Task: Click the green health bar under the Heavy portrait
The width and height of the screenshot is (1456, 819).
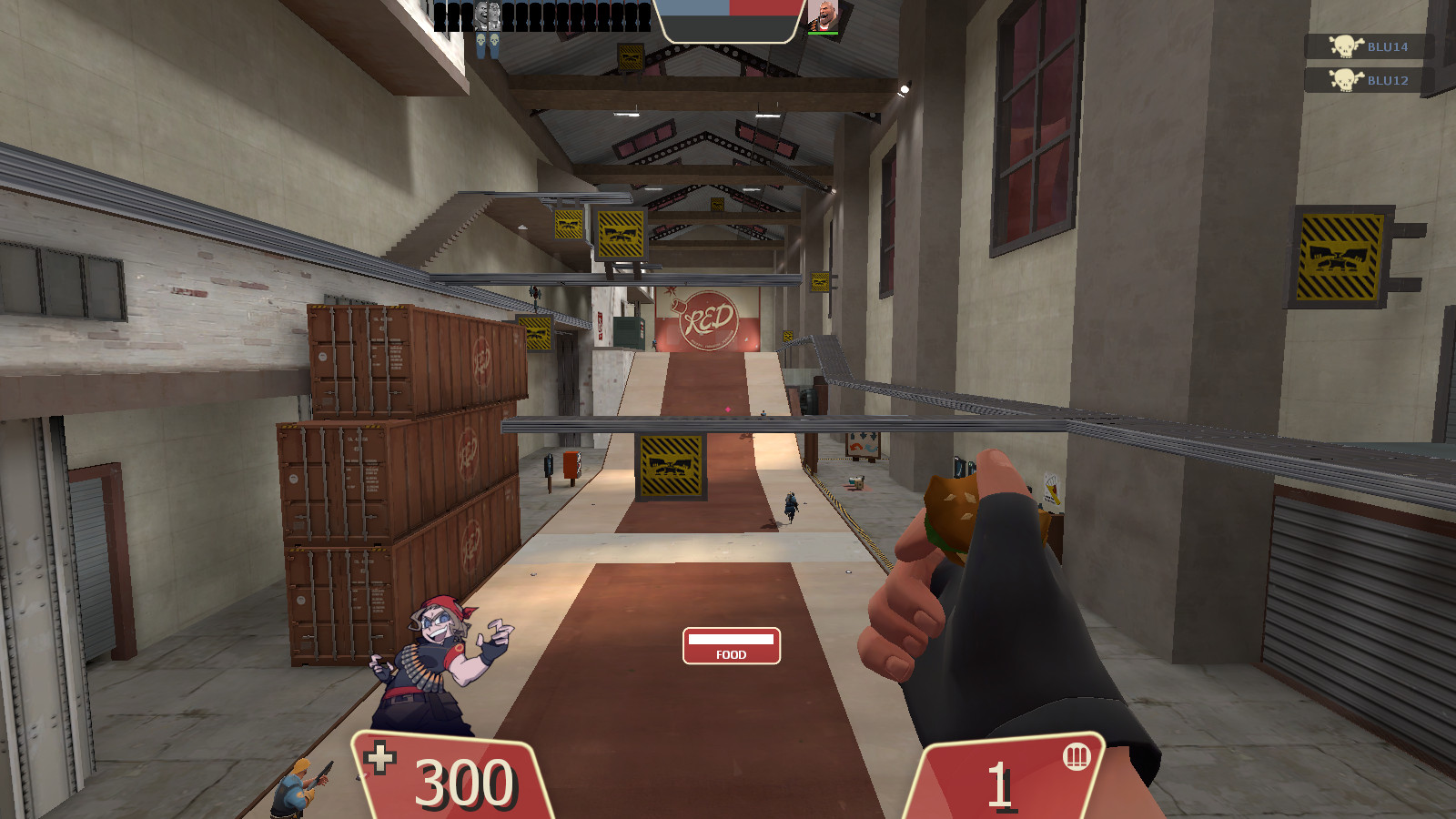Action: 823,33
